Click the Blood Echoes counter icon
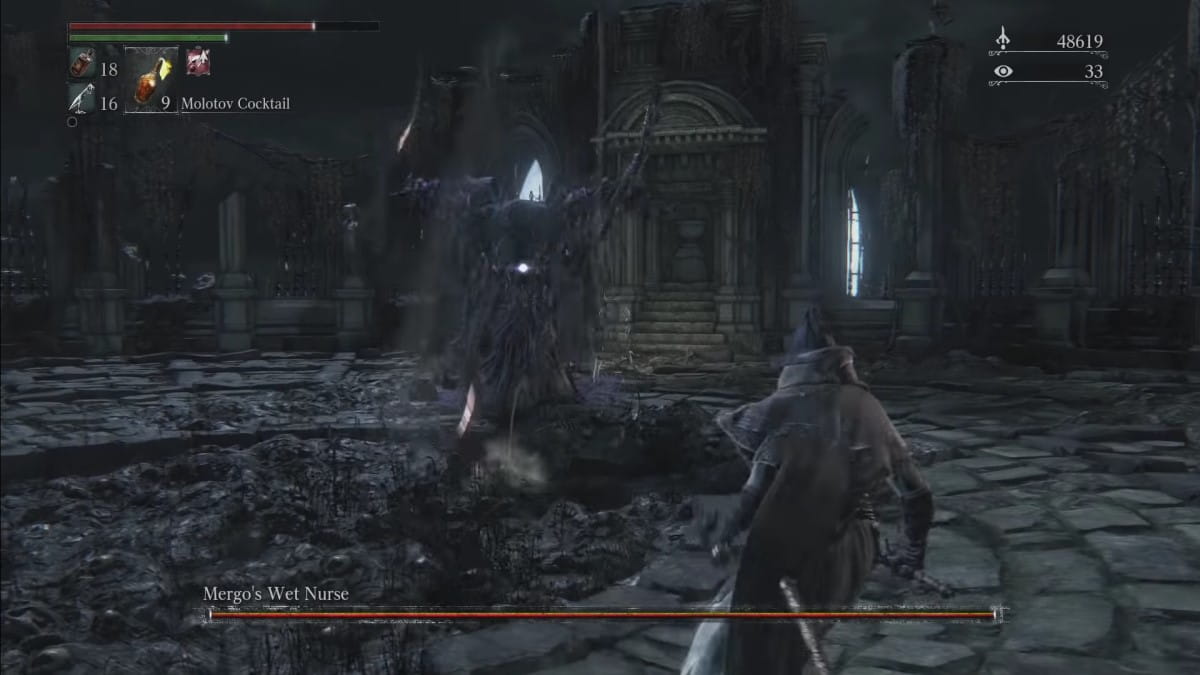 point(1003,41)
